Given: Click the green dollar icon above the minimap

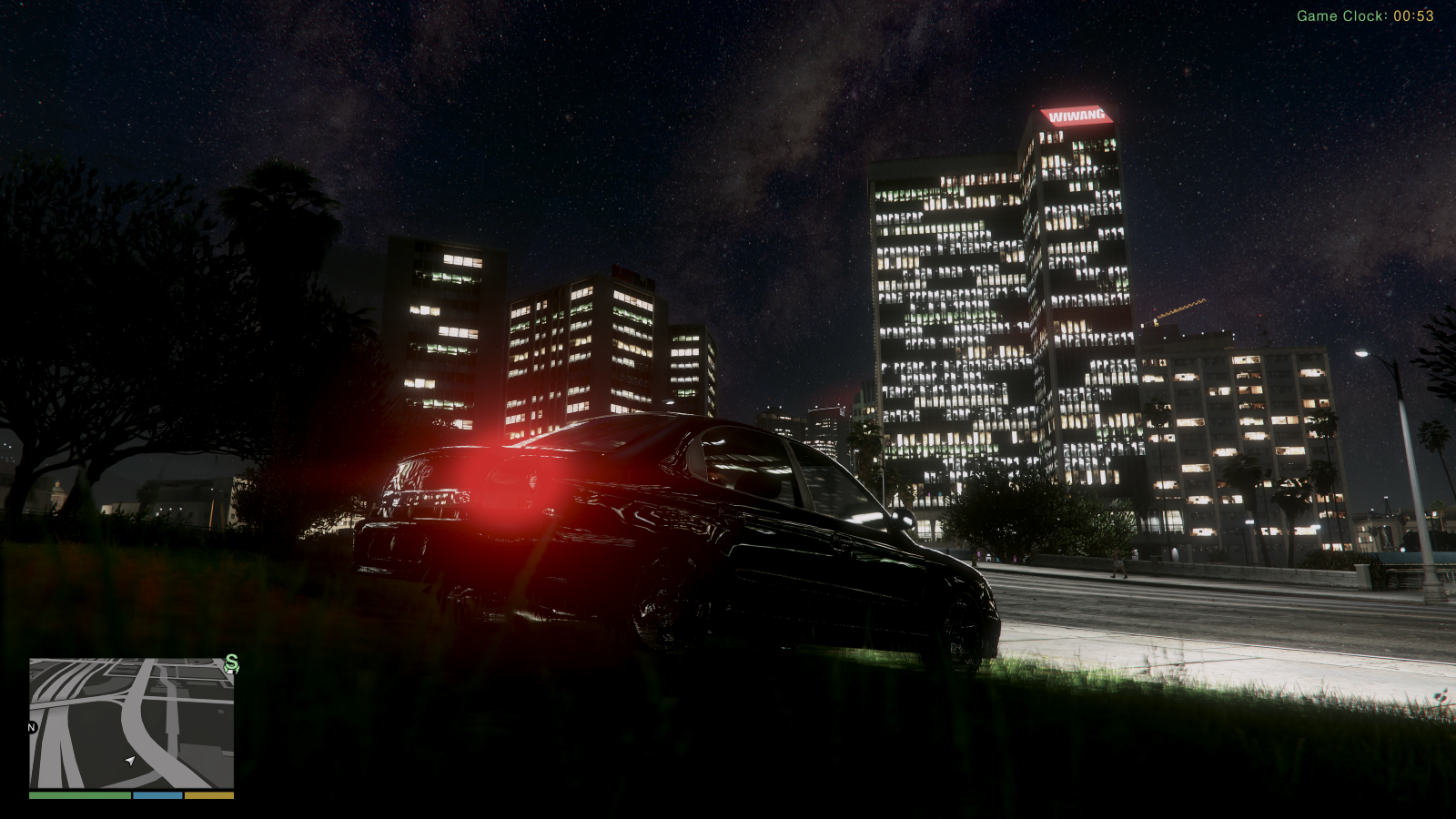Looking at the screenshot, I should [232, 664].
